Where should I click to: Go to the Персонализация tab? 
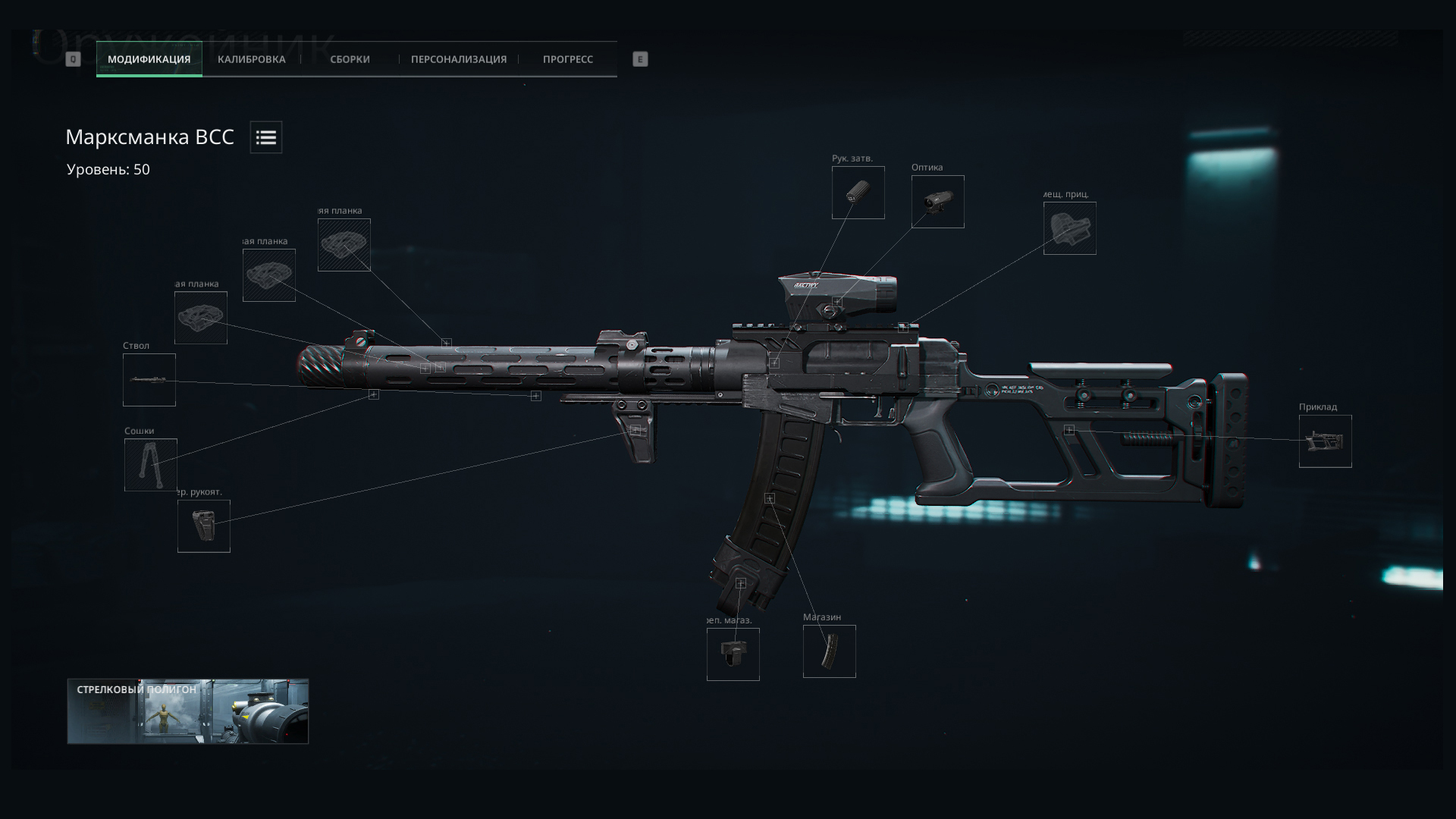point(458,59)
